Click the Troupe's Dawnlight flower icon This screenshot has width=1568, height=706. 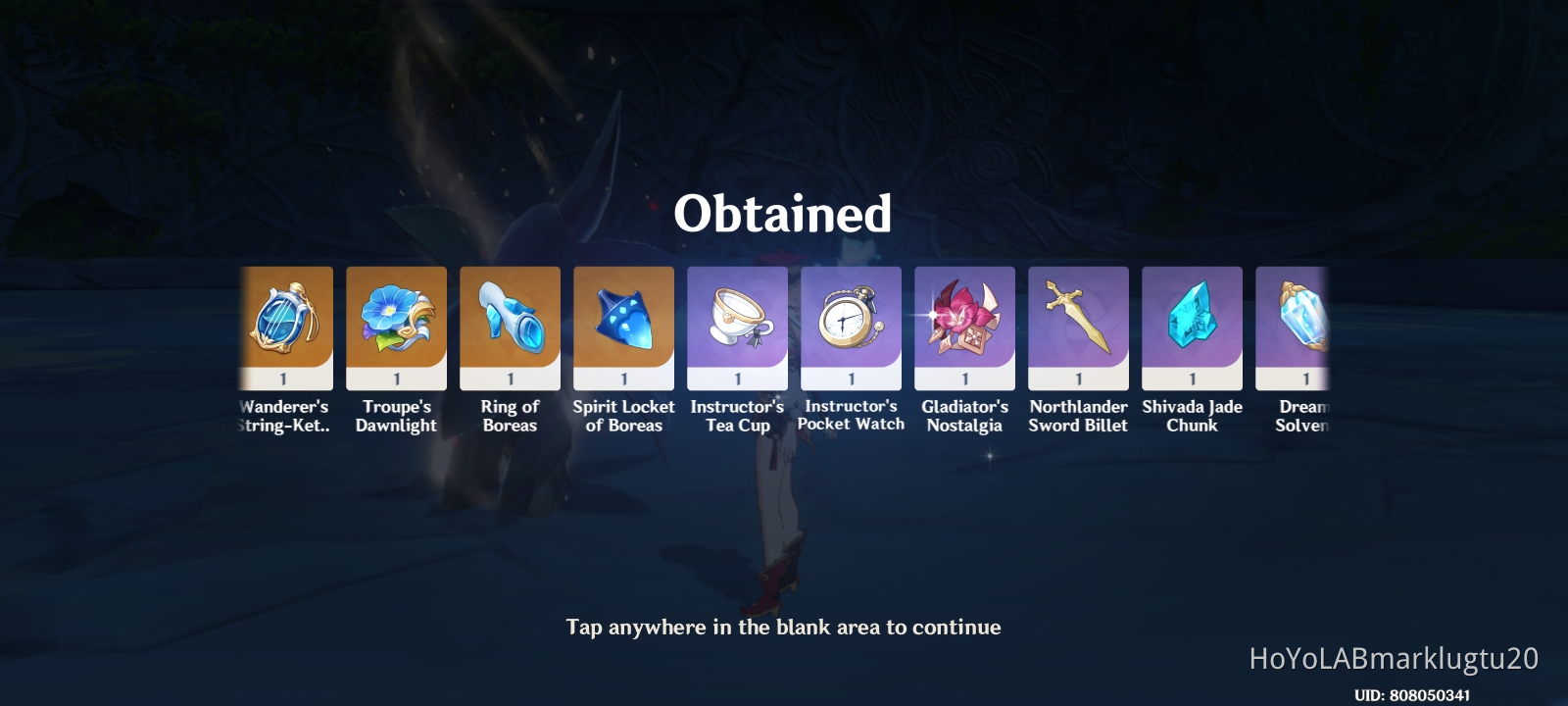(x=397, y=324)
